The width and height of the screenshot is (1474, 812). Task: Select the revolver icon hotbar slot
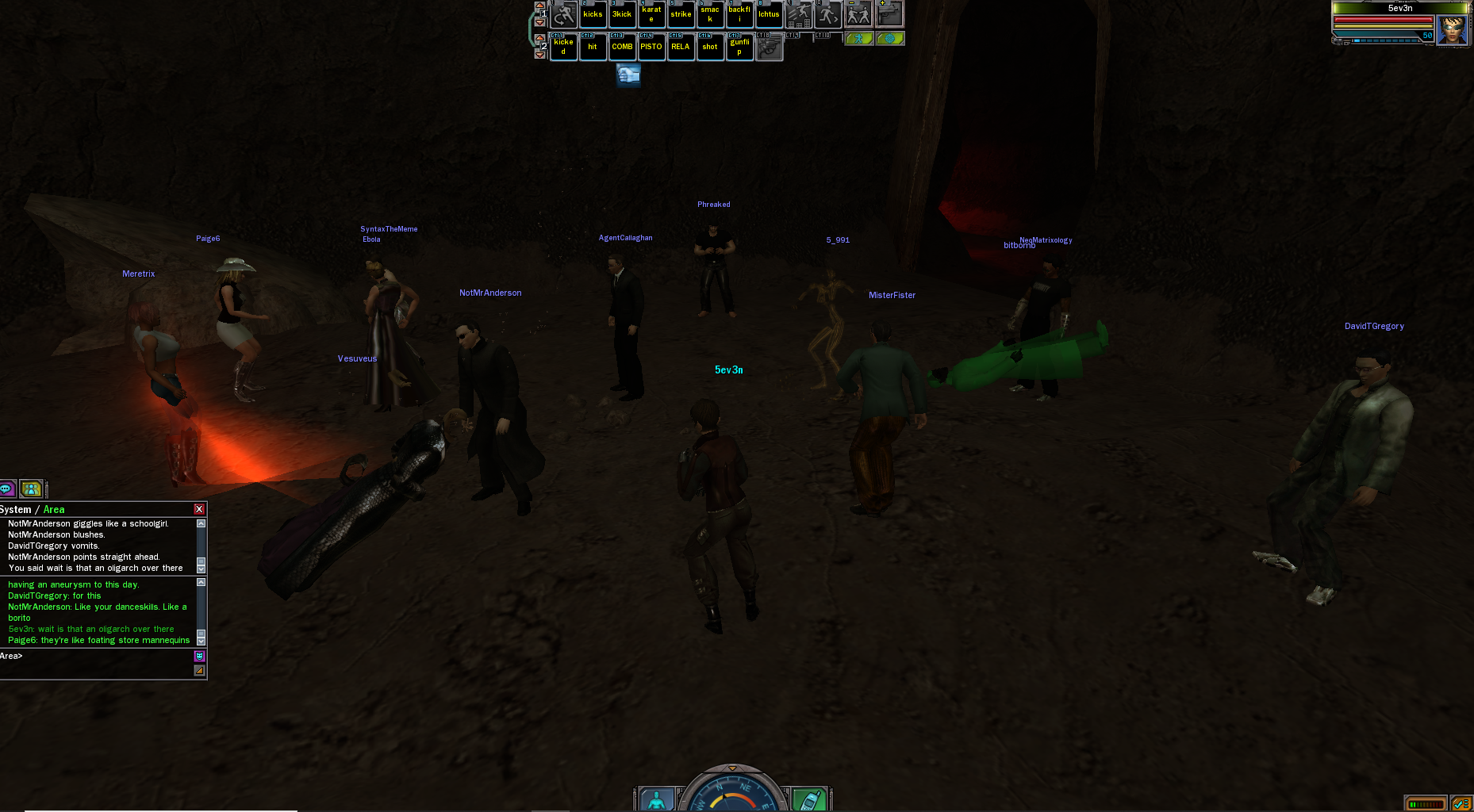(769, 48)
